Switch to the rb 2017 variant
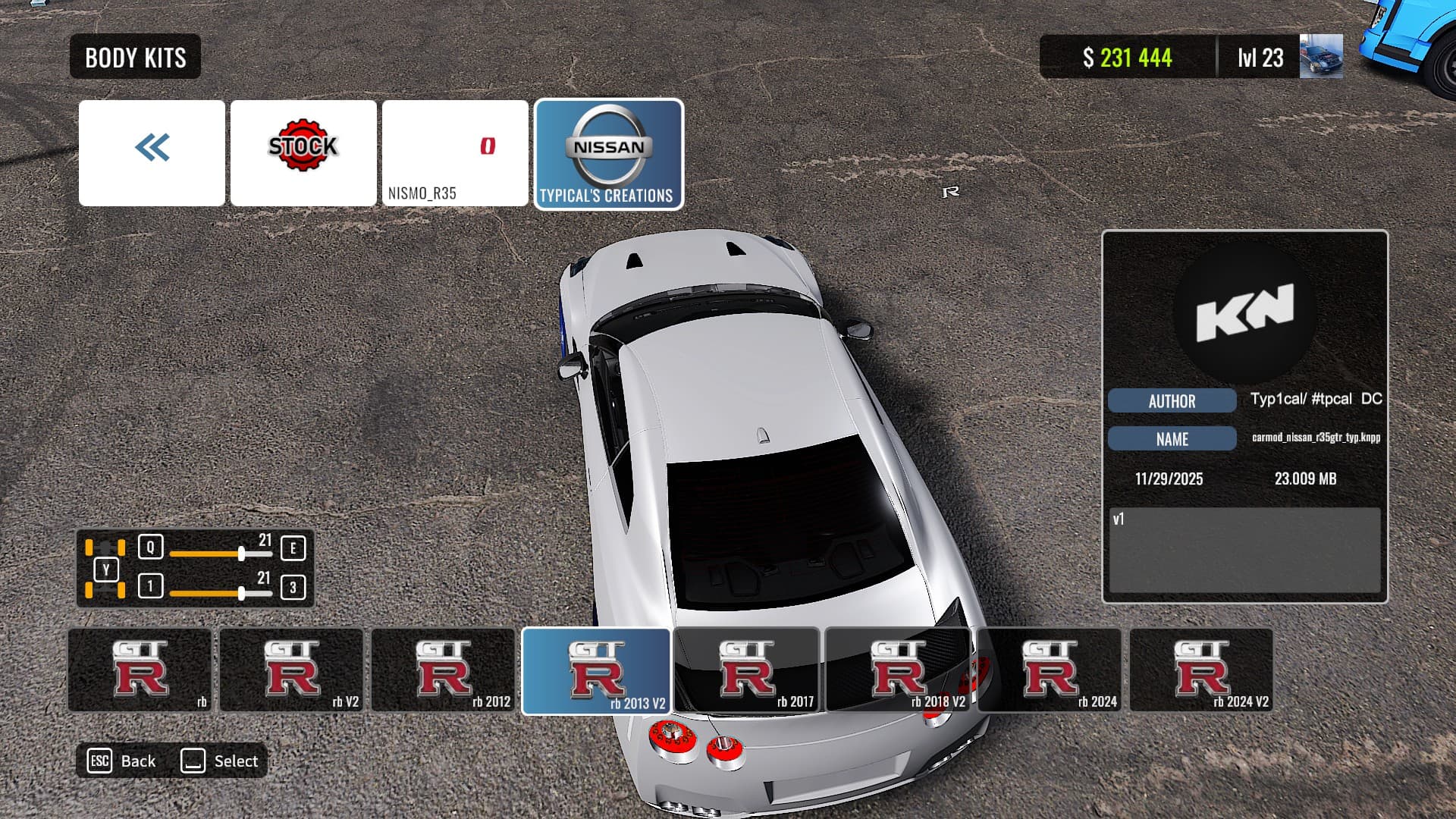 tap(747, 670)
